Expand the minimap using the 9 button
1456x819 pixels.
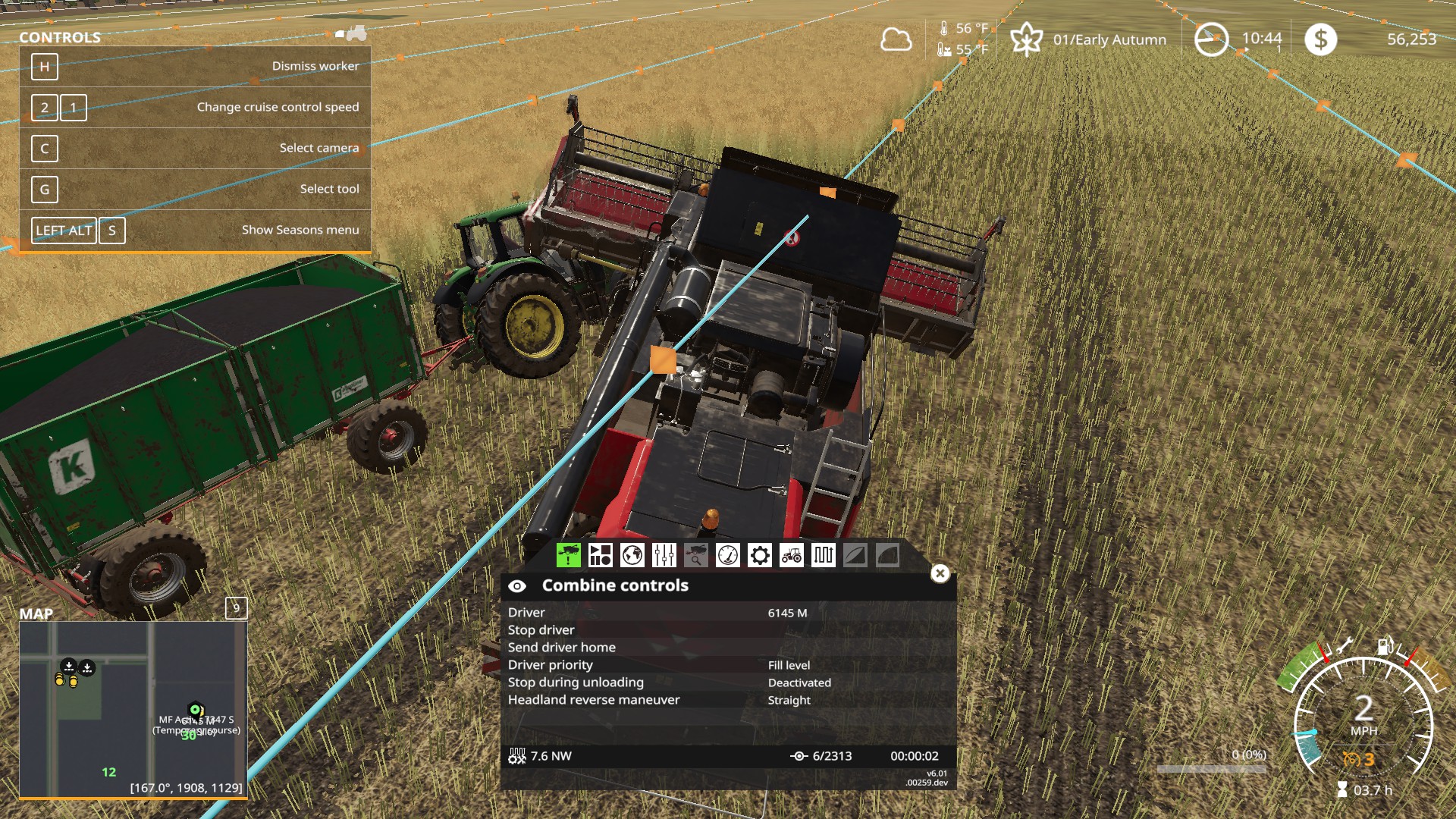click(x=236, y=608)
